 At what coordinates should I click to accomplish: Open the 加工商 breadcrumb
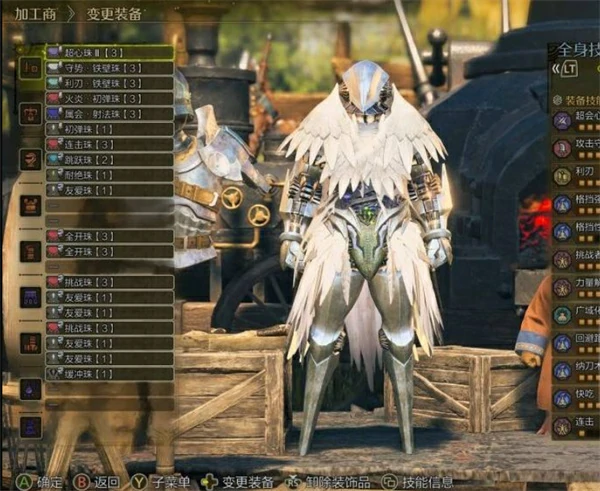pos(33,15)
